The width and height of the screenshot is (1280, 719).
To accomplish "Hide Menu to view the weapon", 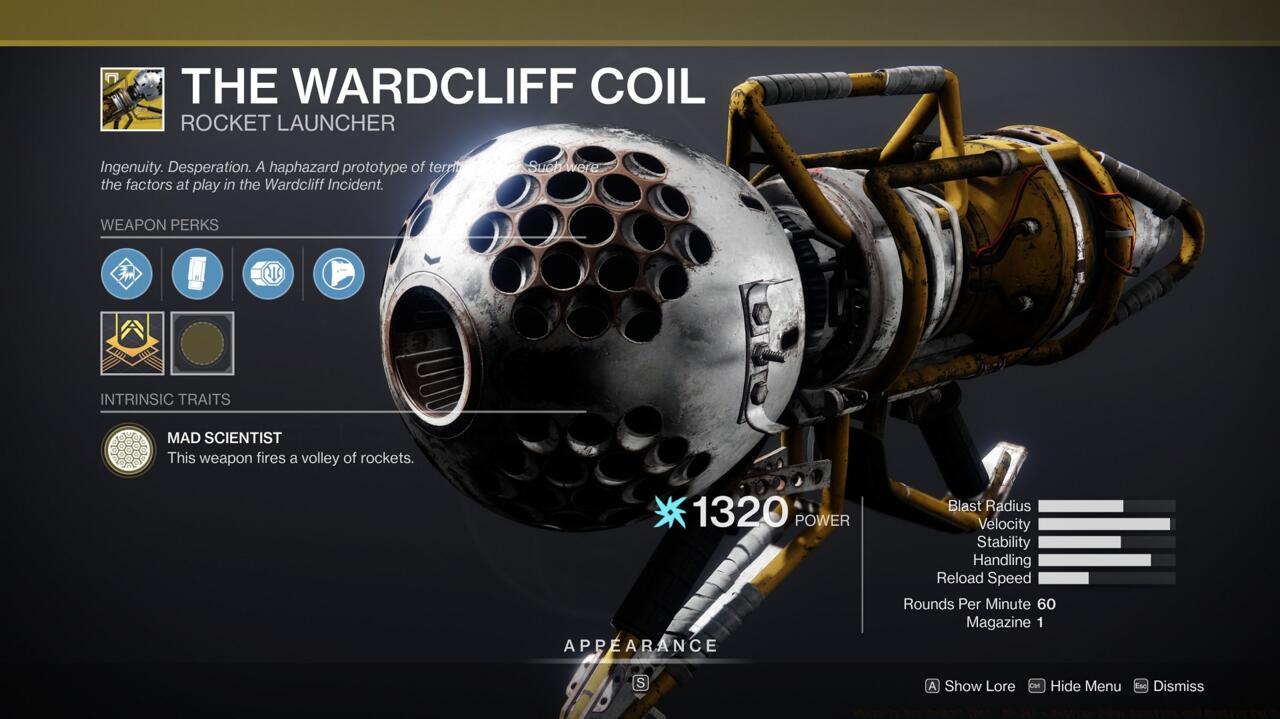I will coord(1075,686).
